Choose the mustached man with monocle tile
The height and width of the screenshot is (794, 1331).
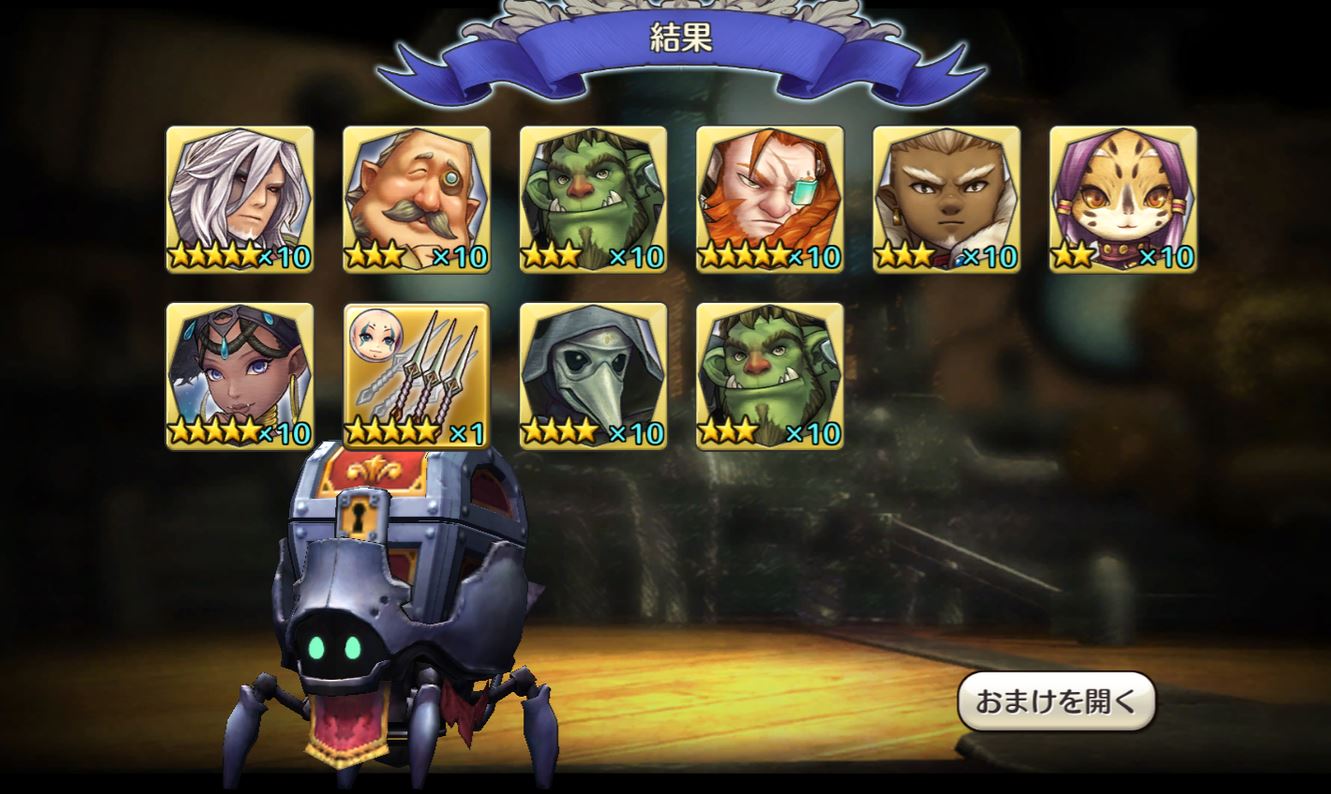(417, 199)
